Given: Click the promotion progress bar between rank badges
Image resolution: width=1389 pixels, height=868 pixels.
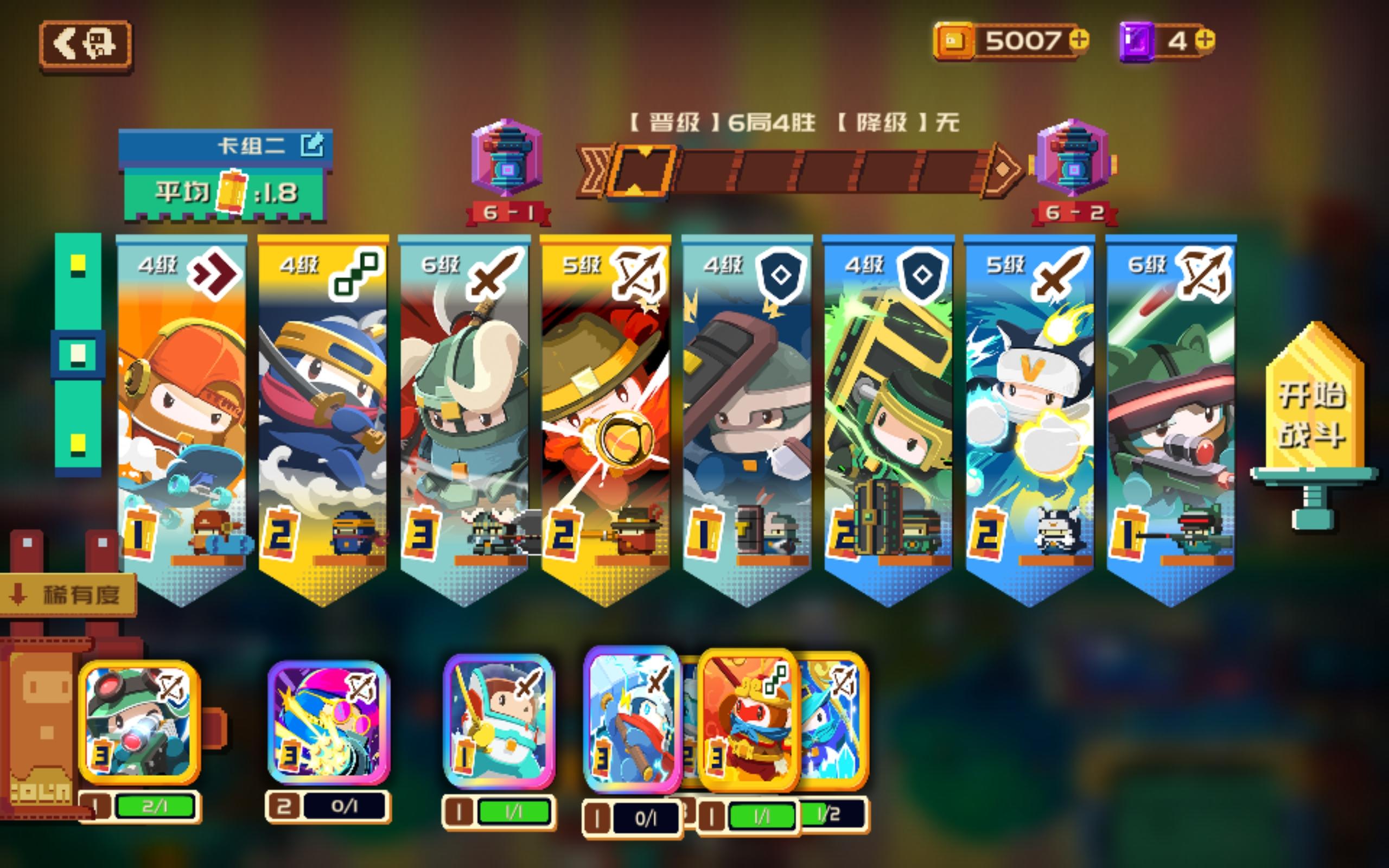Looking at the screenshot, I should tap(804, 172).
